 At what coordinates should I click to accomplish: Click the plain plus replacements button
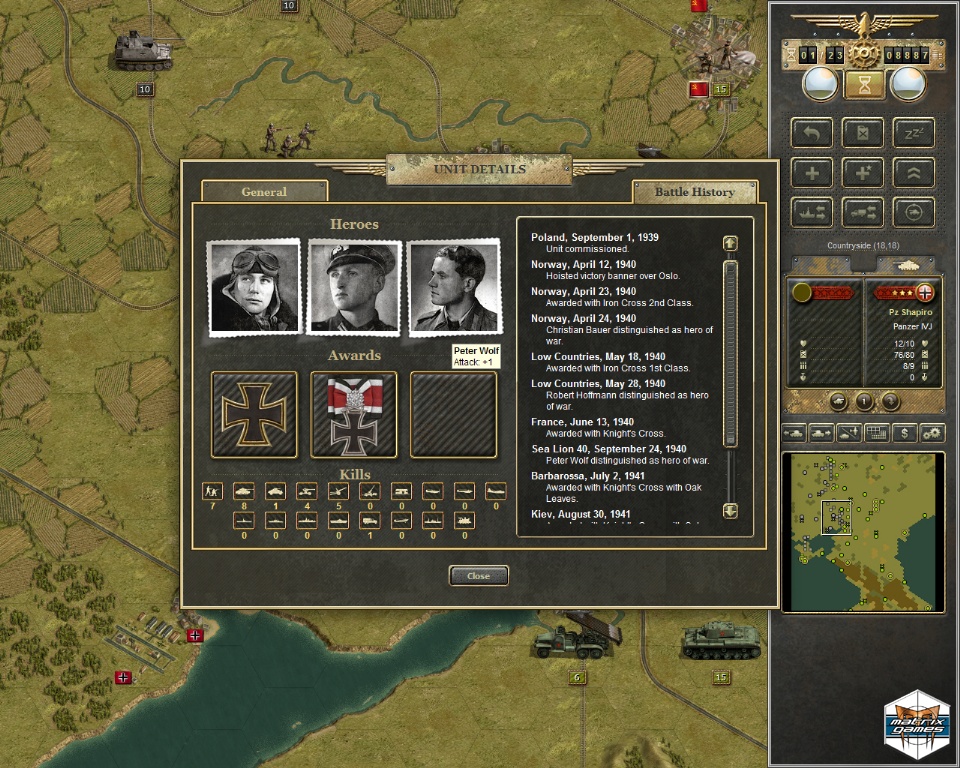(812, 172)
